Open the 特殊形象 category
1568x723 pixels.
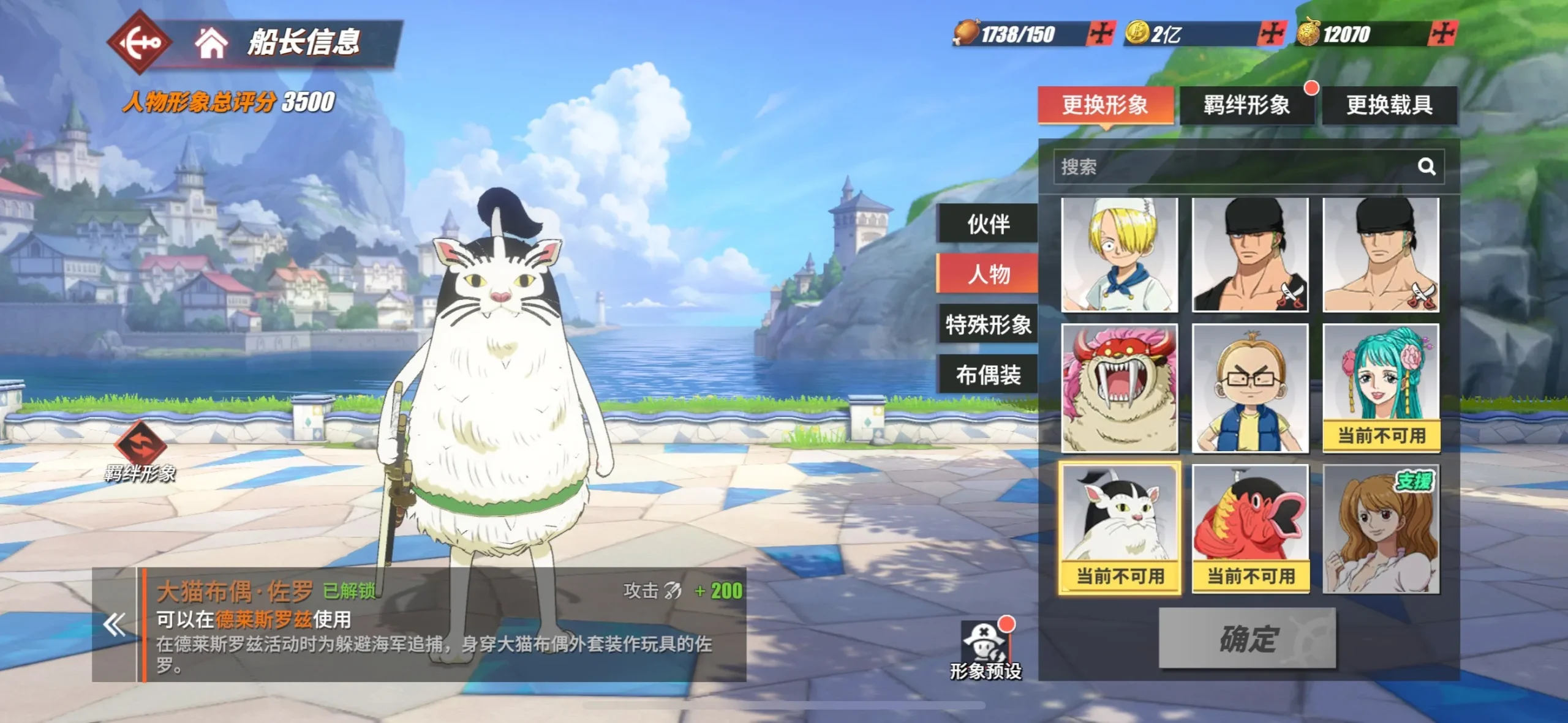click(x=988, y=324)
